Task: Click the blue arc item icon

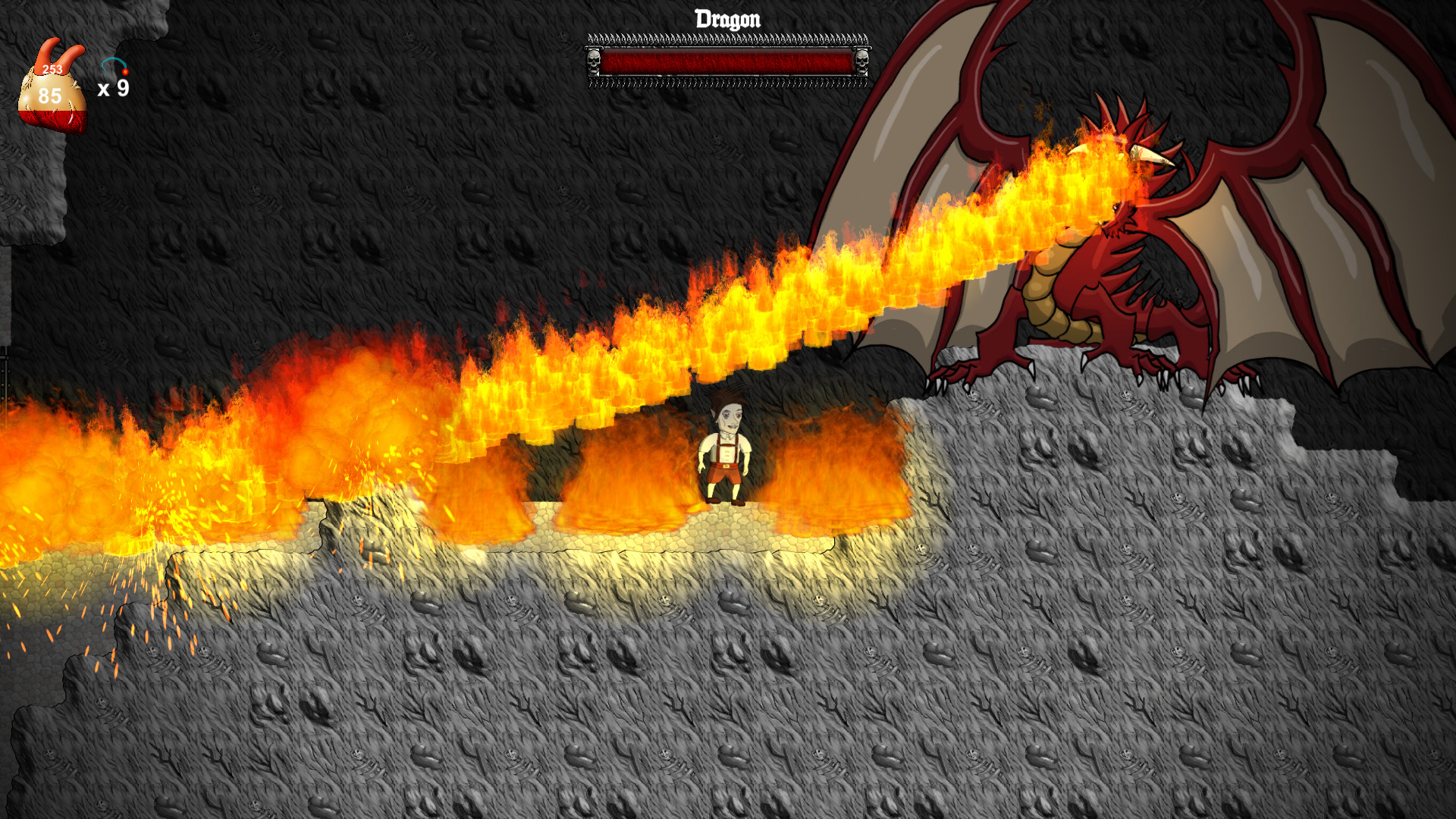Action: (x=115, y=65)
